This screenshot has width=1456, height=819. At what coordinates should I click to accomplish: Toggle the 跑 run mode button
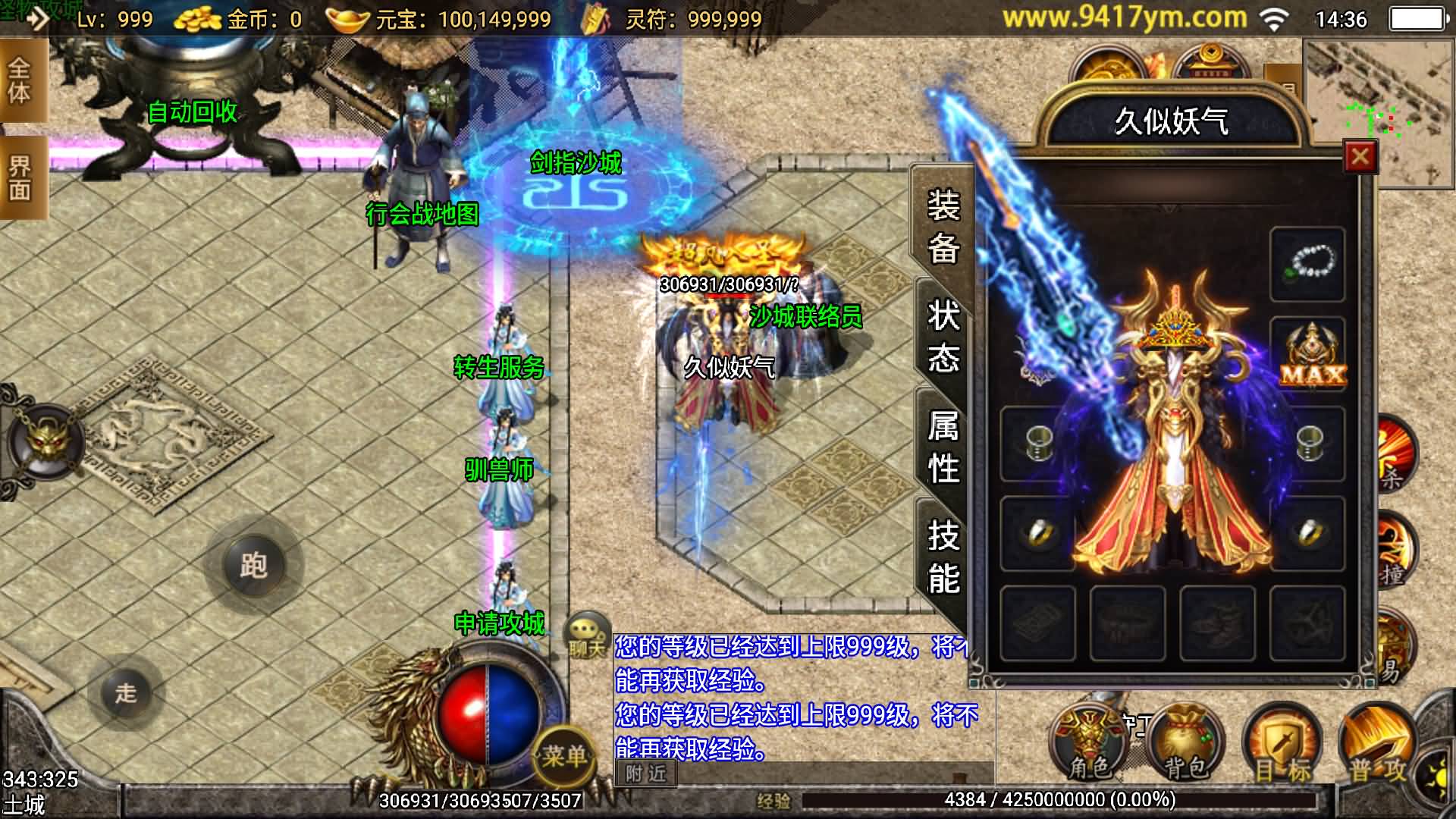click(253, 565)
